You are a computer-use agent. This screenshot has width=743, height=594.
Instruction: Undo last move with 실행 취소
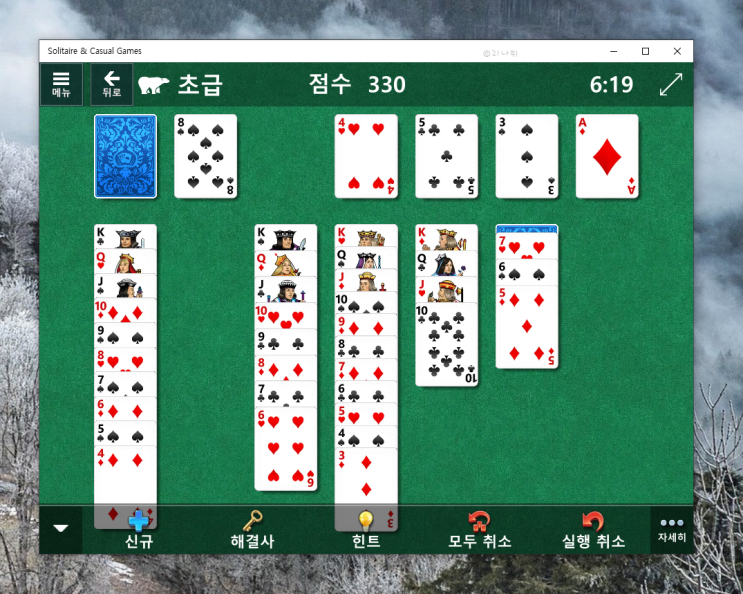click(x=593, y=531)
